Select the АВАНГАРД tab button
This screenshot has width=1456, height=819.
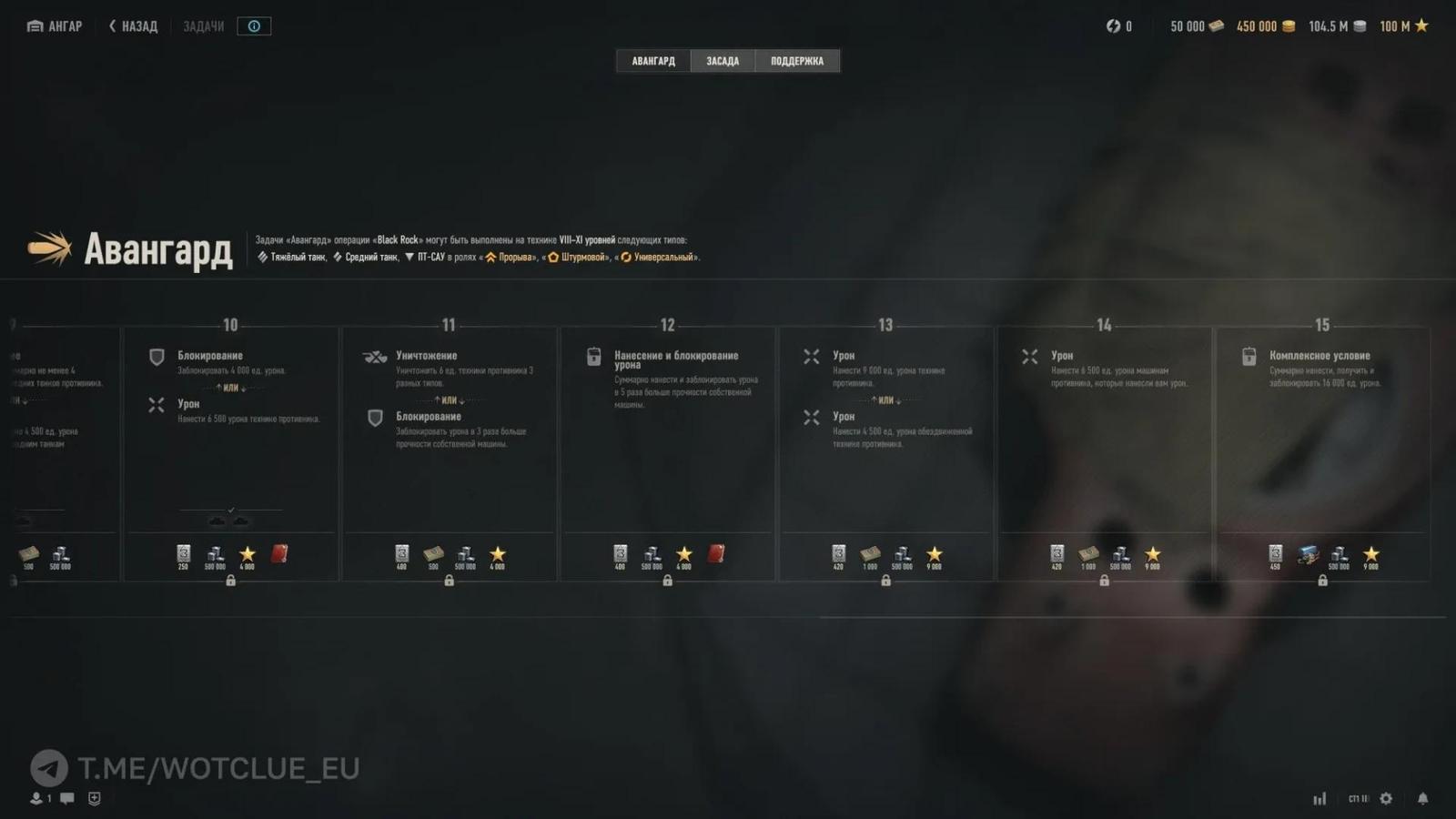pos(652,60)
